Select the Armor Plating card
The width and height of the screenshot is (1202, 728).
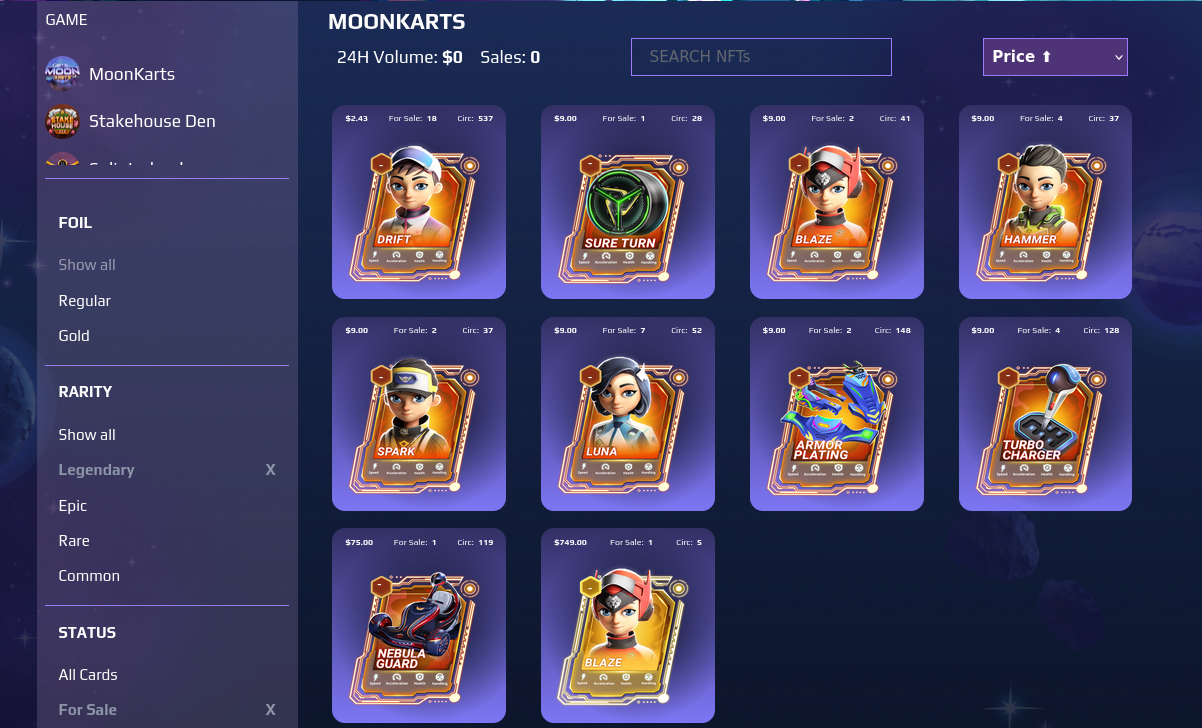[x=837, y=422]
